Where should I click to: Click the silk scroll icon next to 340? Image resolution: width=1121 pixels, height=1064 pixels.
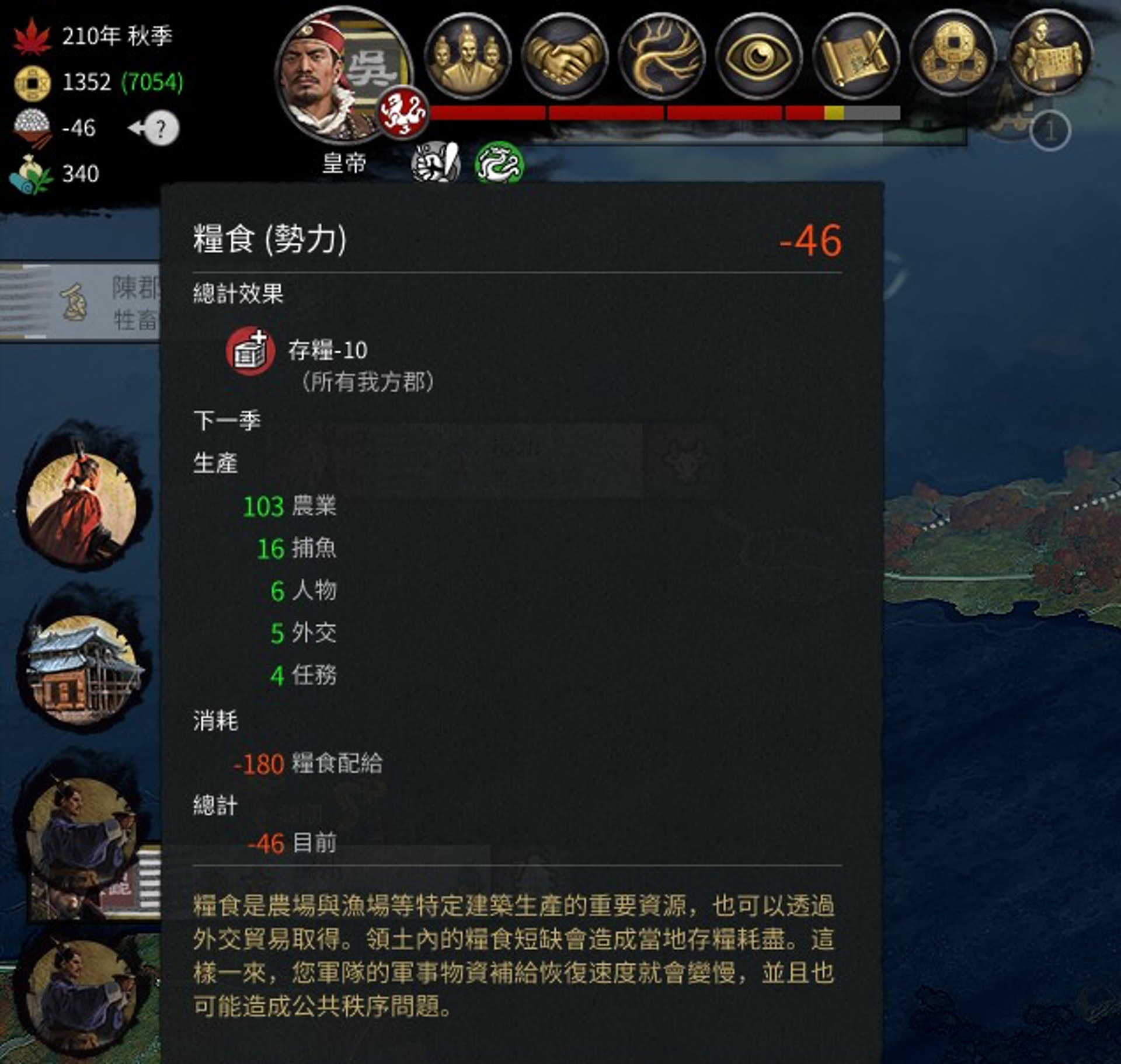point(30,173)
